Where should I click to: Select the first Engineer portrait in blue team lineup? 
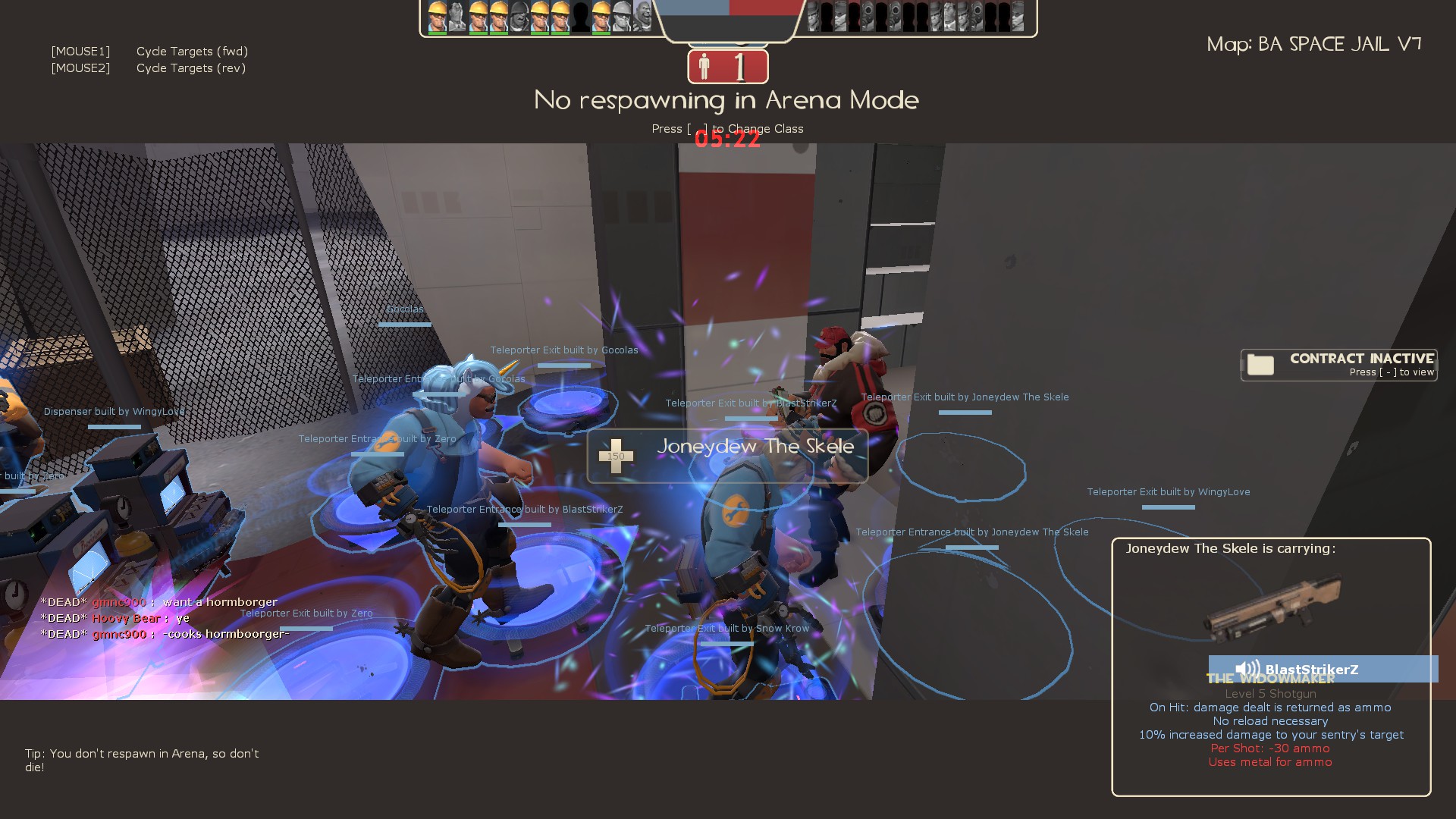click(436, 15)
